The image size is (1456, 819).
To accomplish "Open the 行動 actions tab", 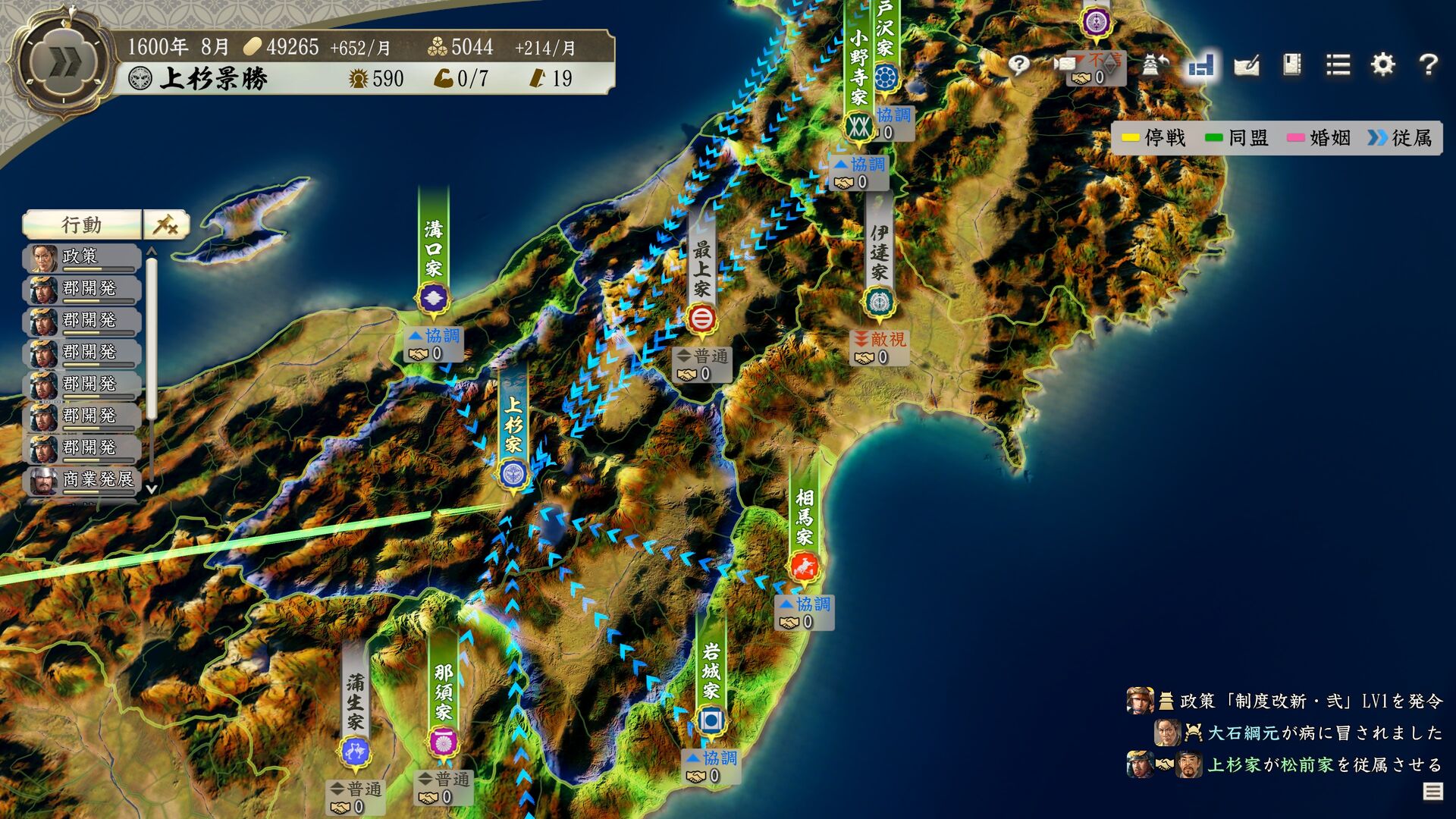I will click(82, 225).
